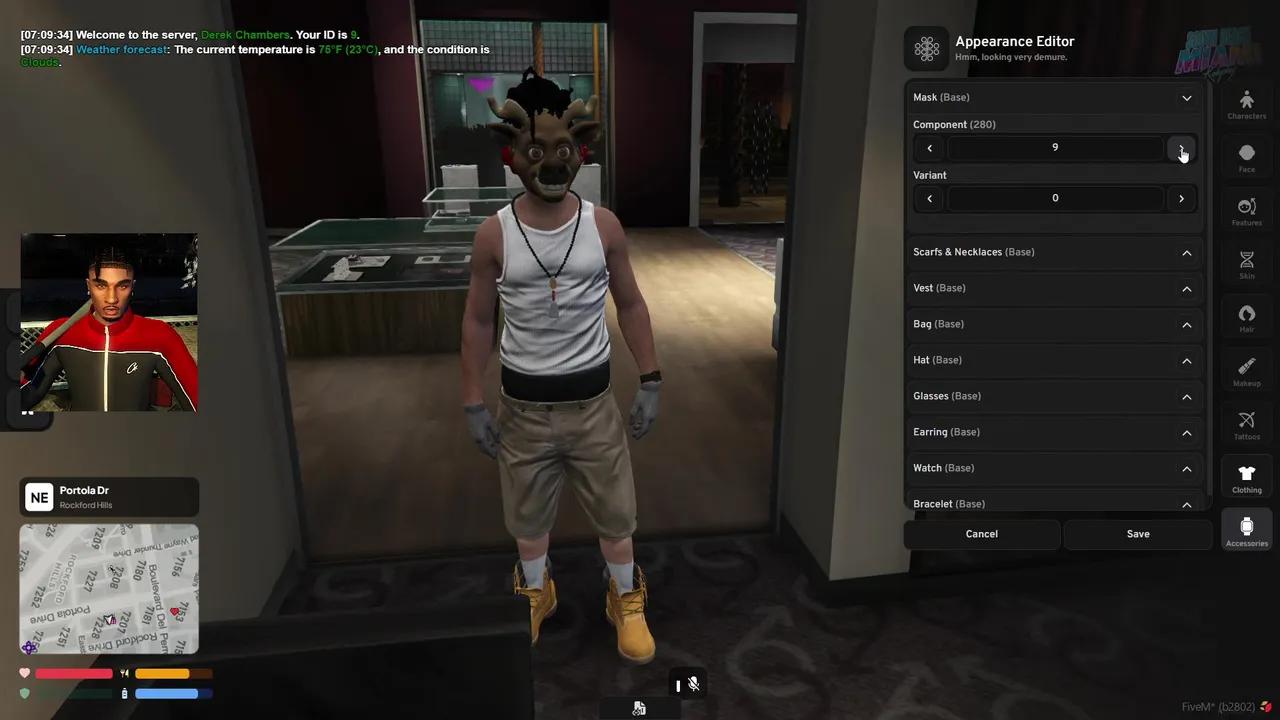This screenshot has width=1280, height=720.
Task: Click the Component value input field
Action: pos(1055,147)
